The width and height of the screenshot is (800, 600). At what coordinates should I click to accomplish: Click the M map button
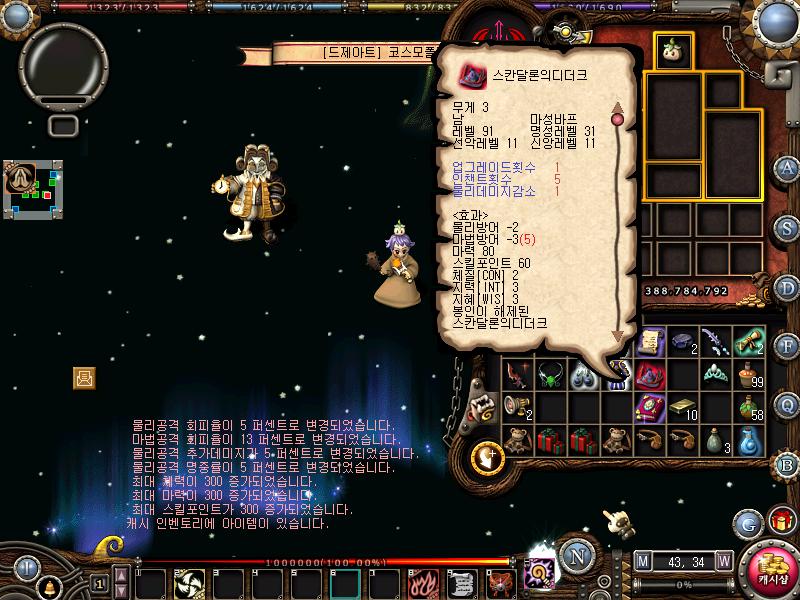tap(642, 560)
